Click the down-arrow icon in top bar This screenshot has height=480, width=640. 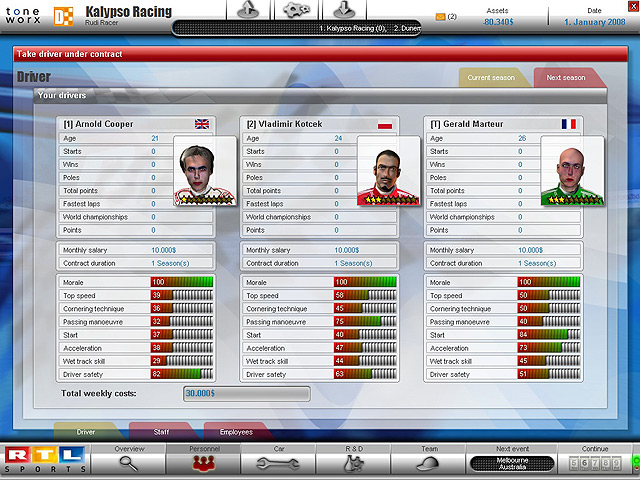(x=340, y=9)
